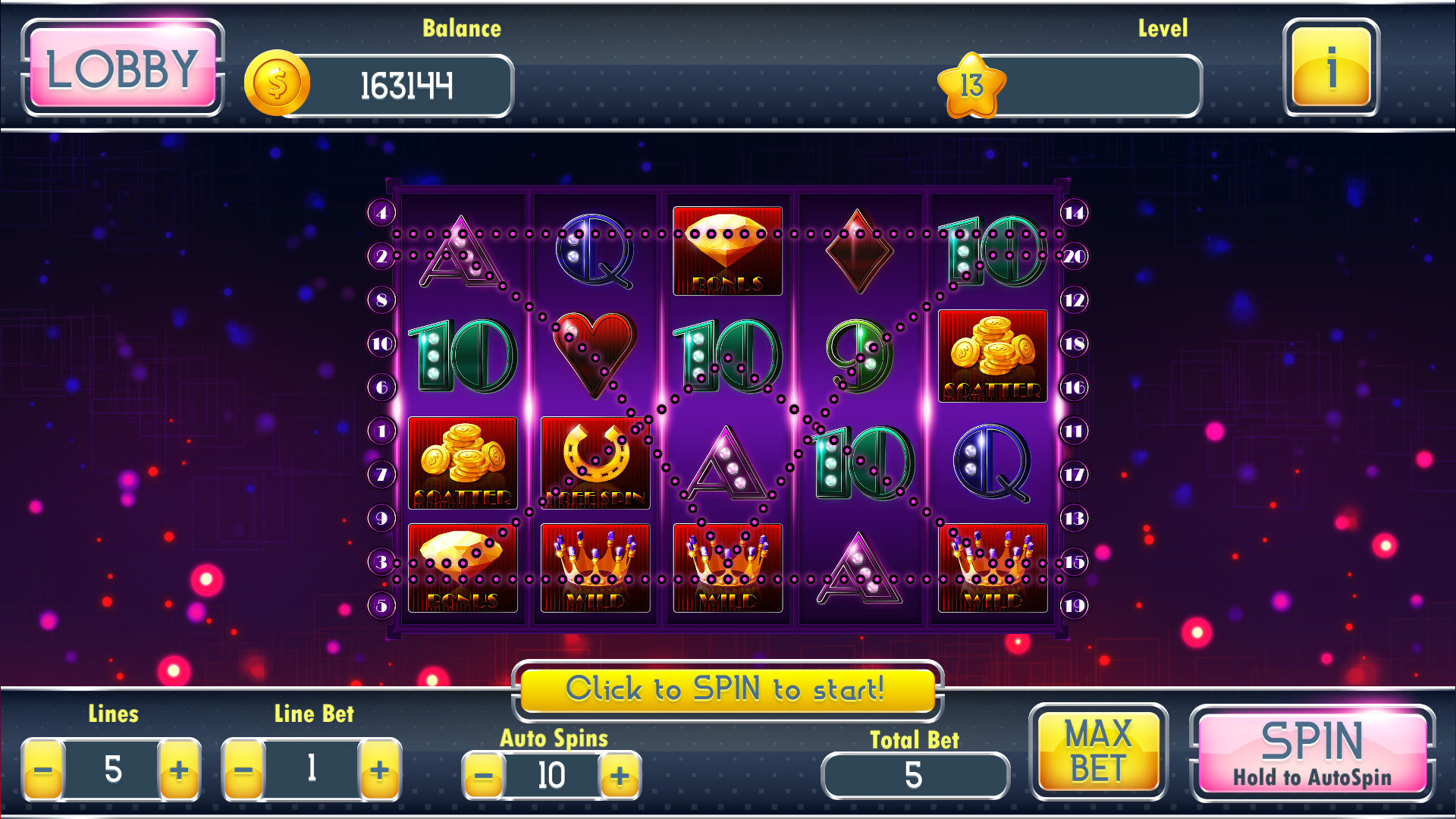Select payline 1 badge on the left
The image size is (1456, 819).
[x=381, y=431]
